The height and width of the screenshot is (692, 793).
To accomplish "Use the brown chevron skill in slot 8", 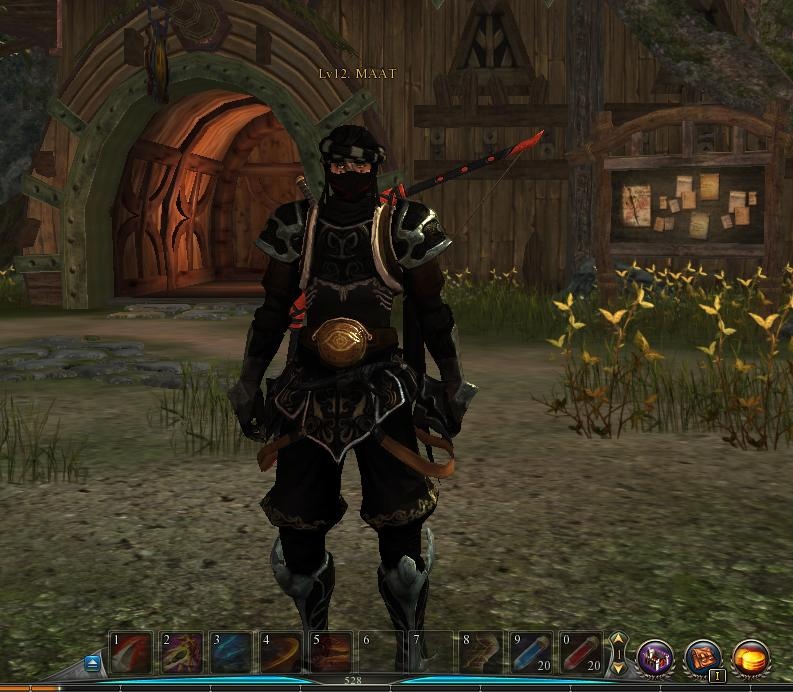I will point(480,653).
